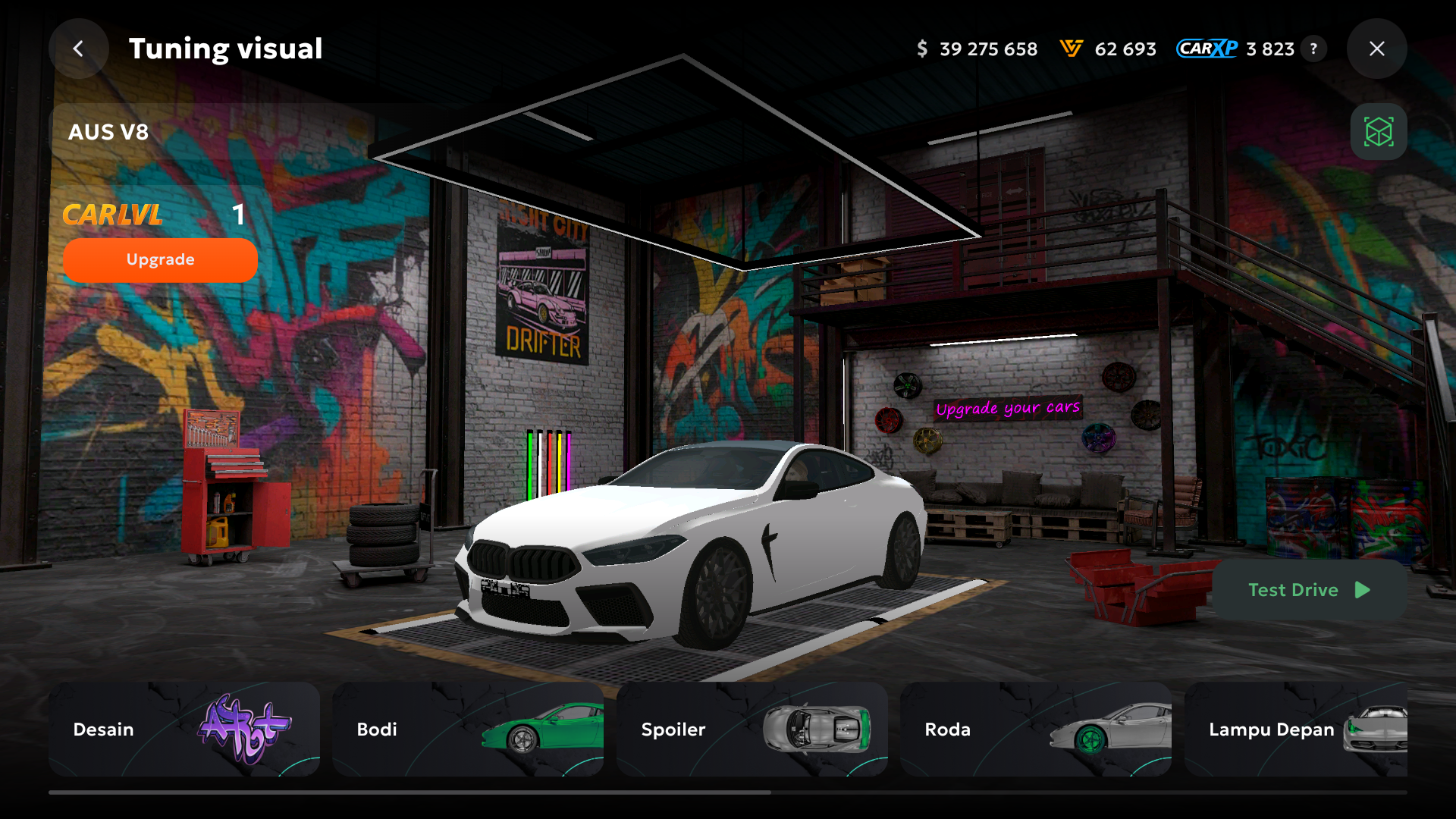This screenshot has width=1456, height=819.
Task: Upgrade the car level
Action: 160,260
